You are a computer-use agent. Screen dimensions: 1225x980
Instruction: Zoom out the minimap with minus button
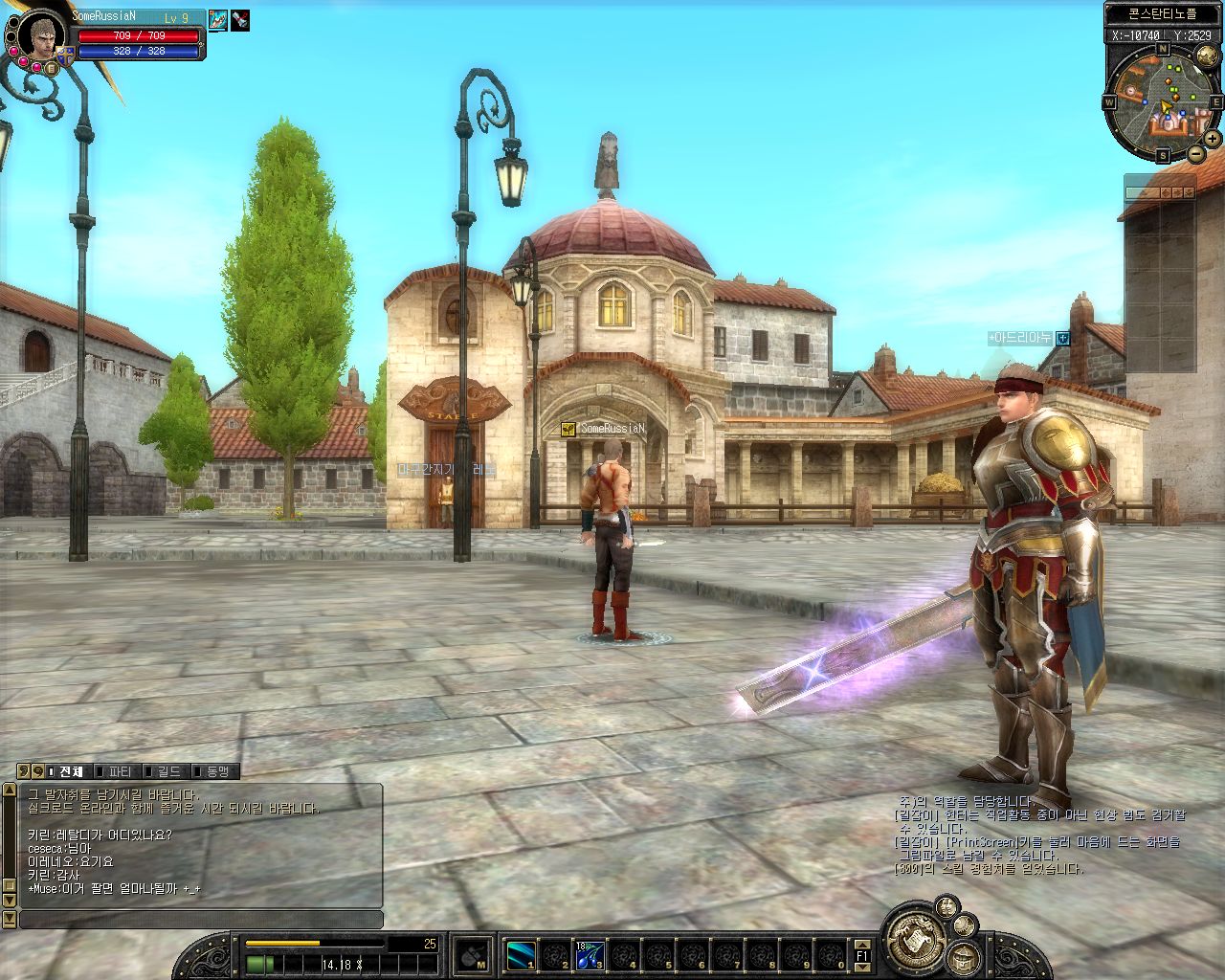(1196, 153)
